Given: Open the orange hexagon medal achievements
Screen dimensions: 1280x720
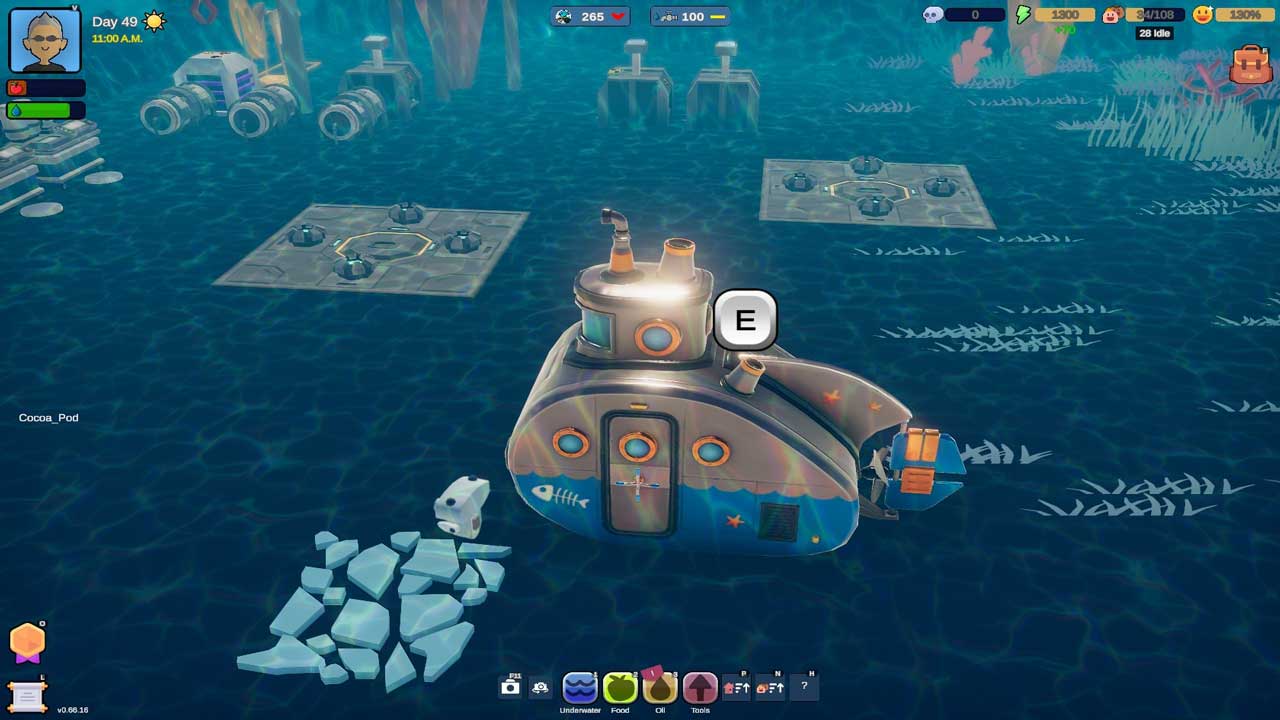Looking at the screenshot, I should pos(27,642).
